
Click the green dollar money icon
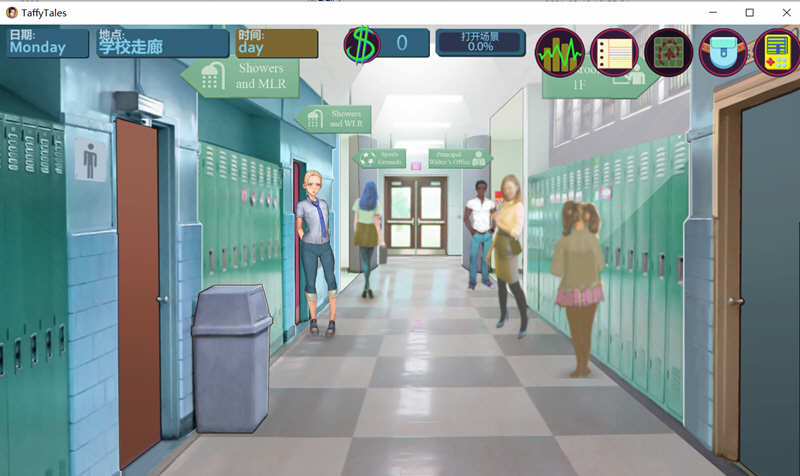(361, 44)
